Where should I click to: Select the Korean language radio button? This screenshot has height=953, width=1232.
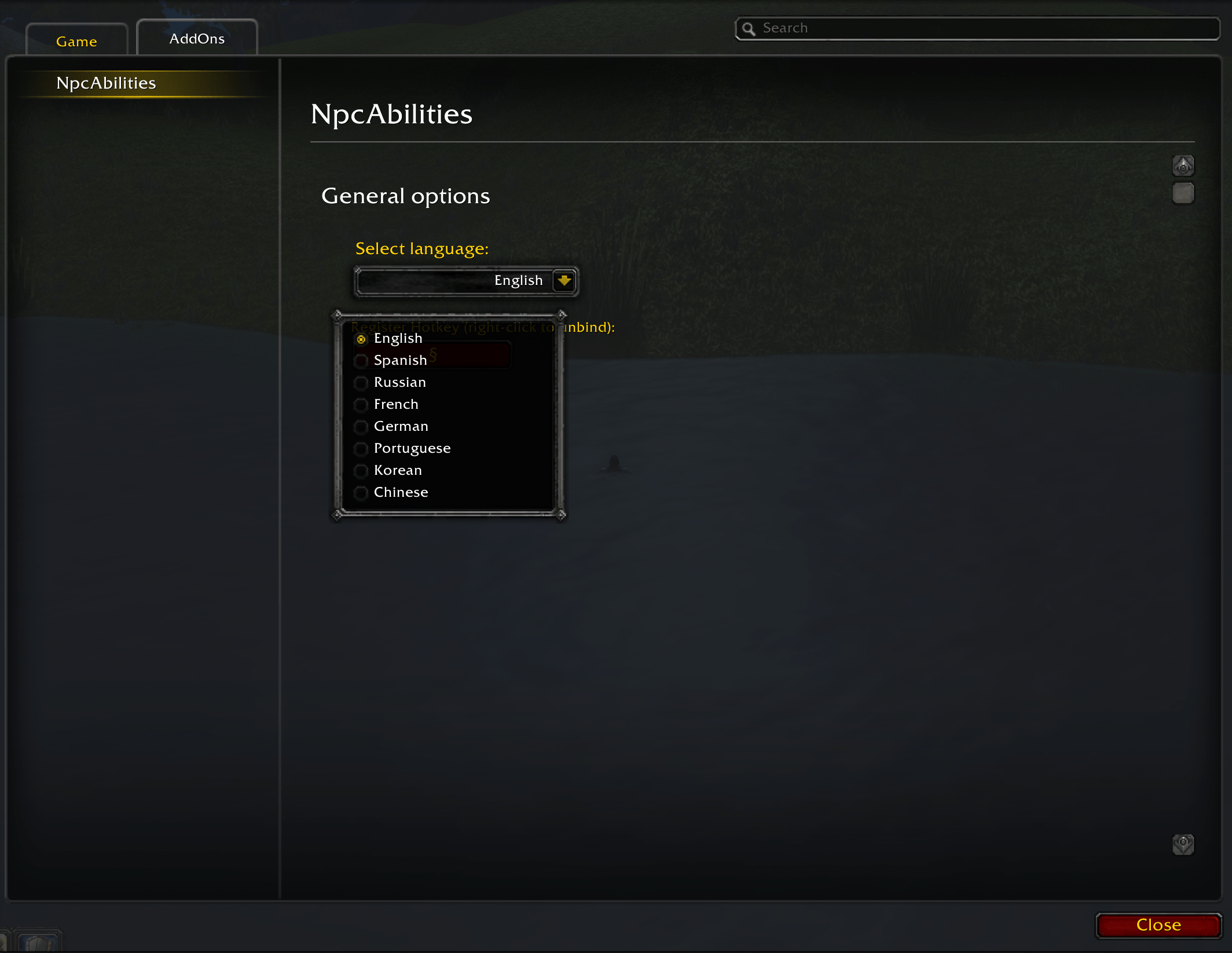[362, 471]
